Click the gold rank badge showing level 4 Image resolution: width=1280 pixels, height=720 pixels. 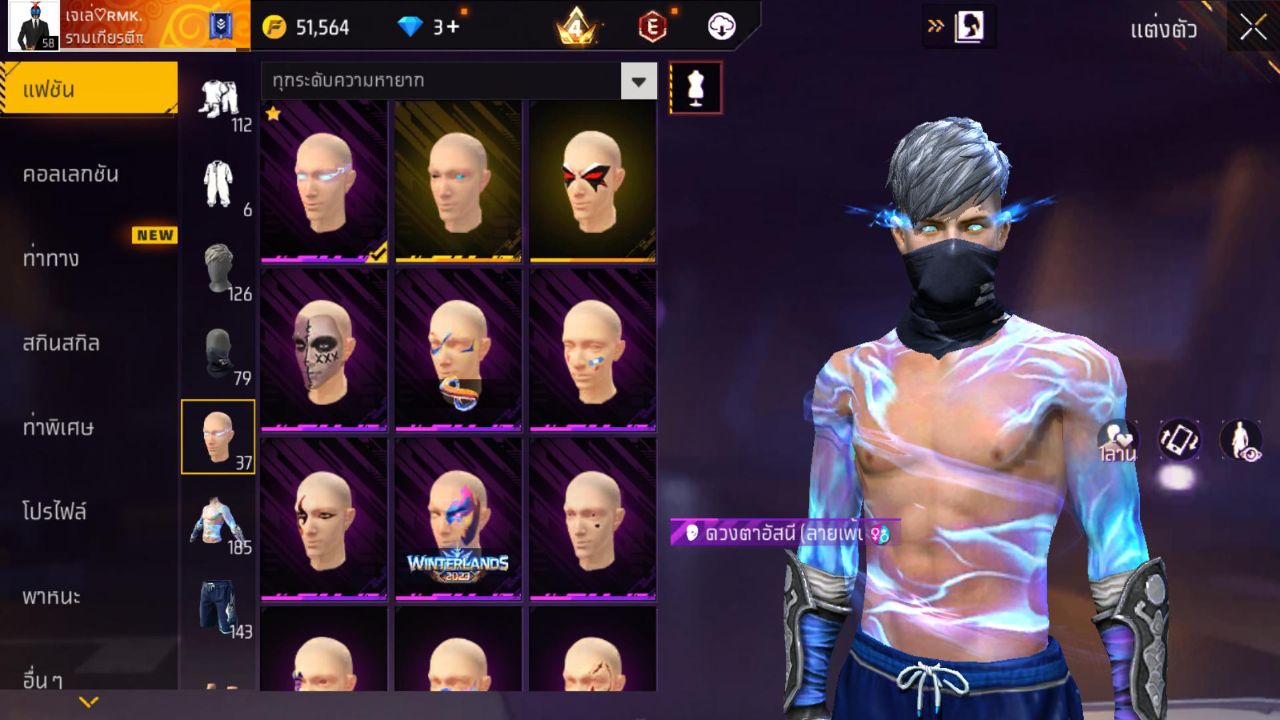tap(576, 27)
